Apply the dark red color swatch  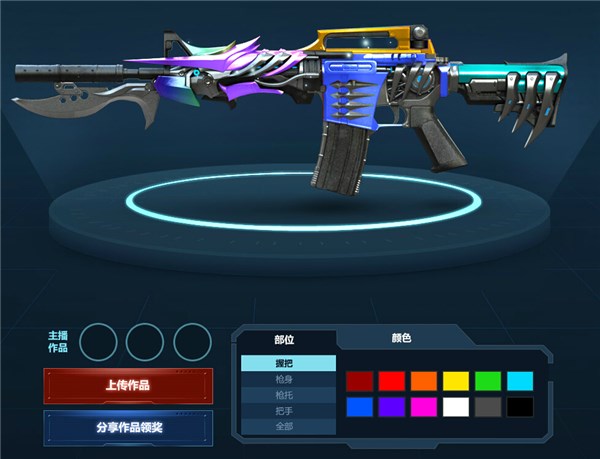[x=360, y=381]
